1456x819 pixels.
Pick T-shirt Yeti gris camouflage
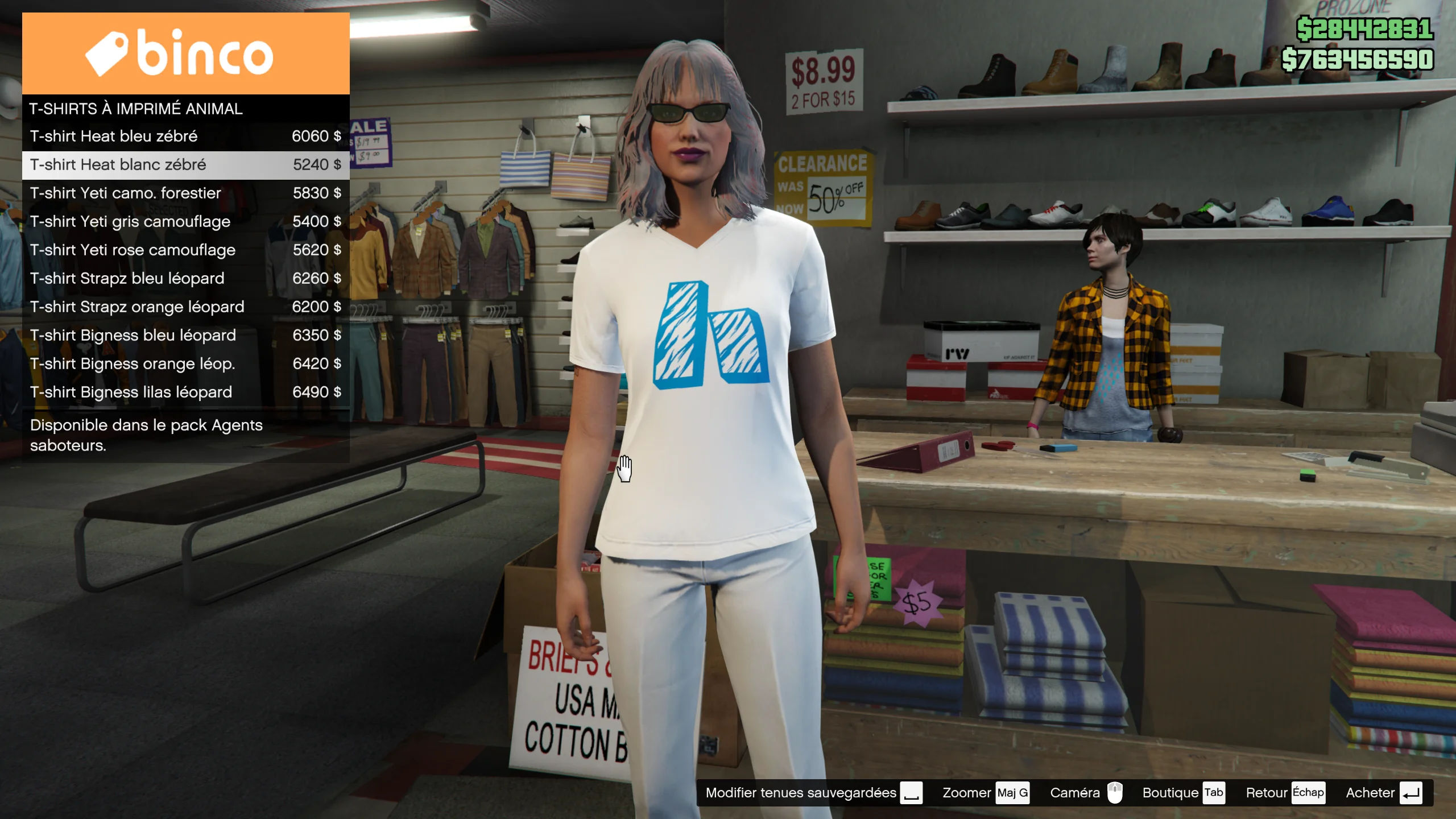point(185,222)
